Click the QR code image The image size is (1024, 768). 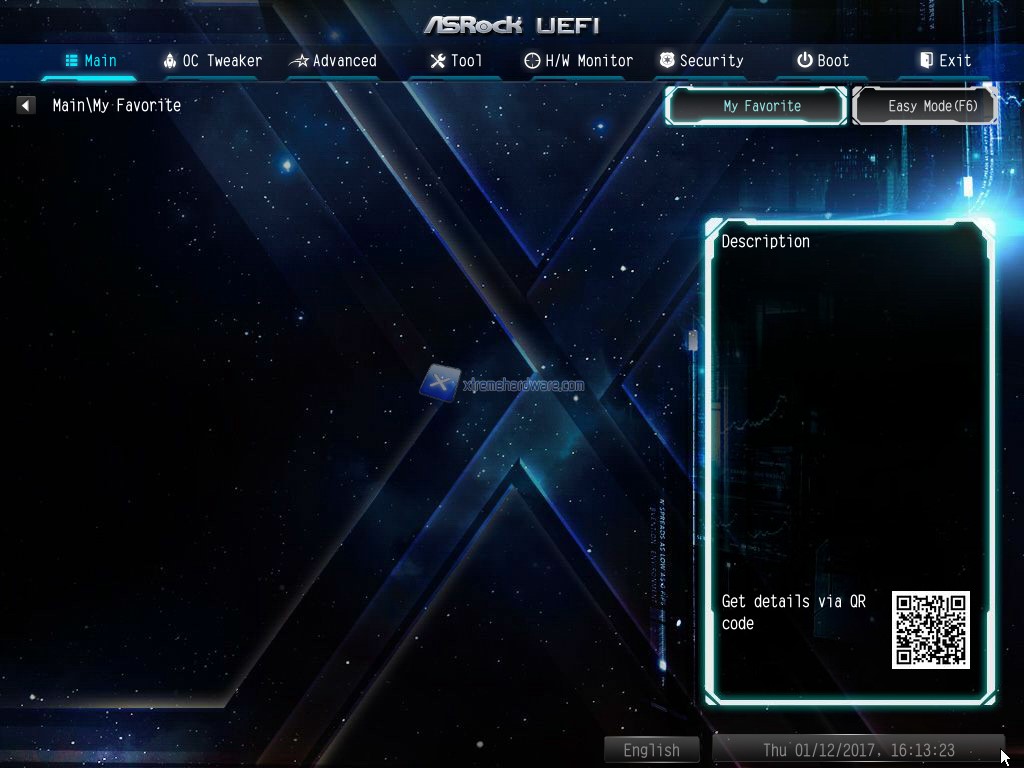click(x=931, y=629)
